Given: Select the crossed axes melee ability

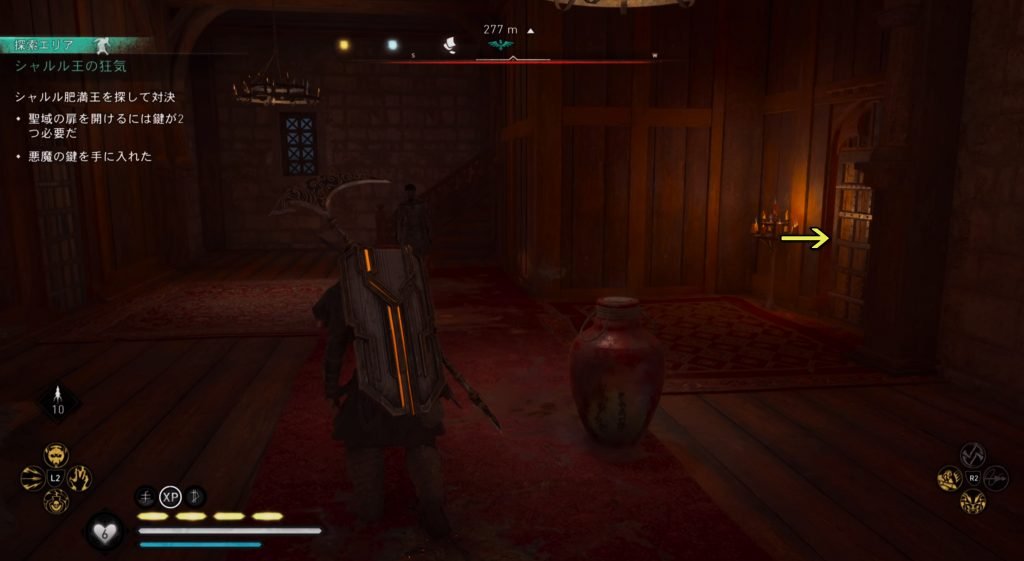Looking at the screenshot, I should click(972, 456).
